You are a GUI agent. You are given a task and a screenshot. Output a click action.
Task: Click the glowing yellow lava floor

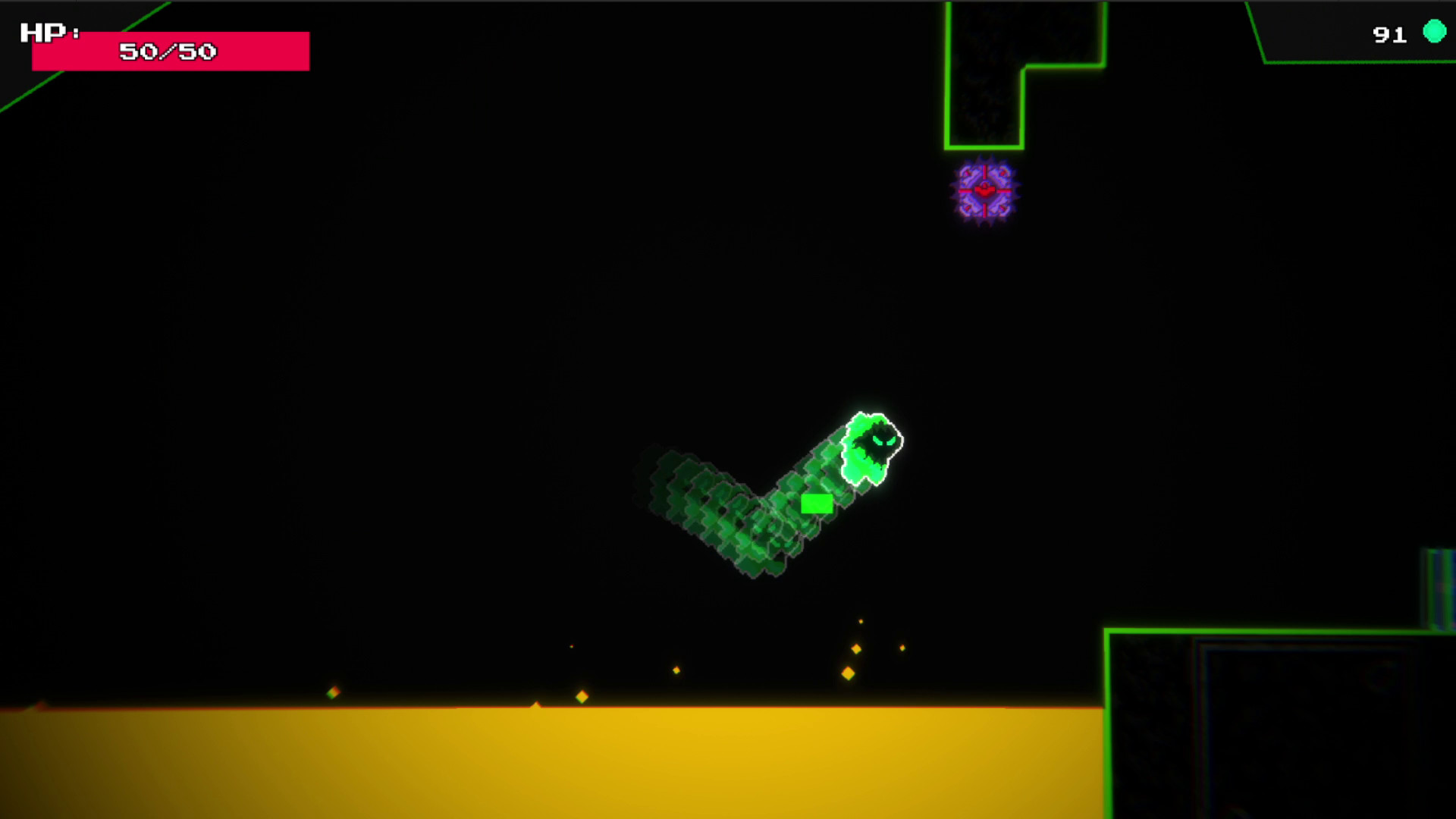point(531,758)
